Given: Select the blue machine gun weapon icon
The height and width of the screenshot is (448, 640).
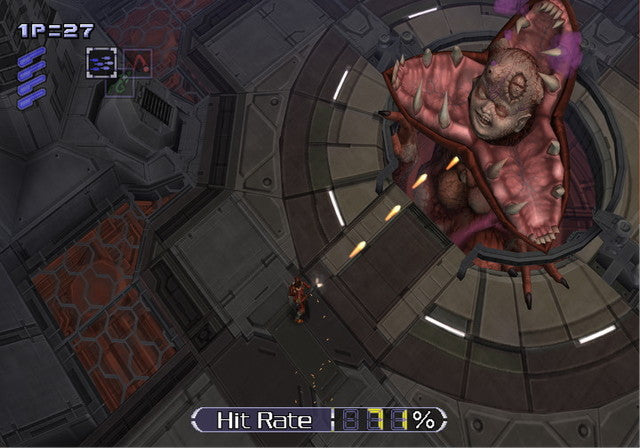Looking at the screenshot, I should coord(100,62).
